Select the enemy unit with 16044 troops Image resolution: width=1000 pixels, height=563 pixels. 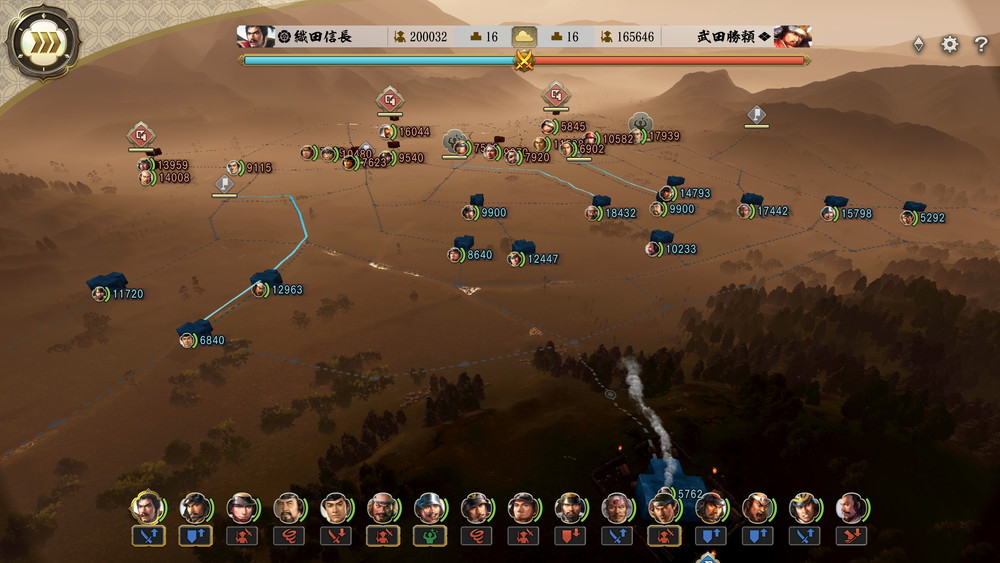click(388, 132)
